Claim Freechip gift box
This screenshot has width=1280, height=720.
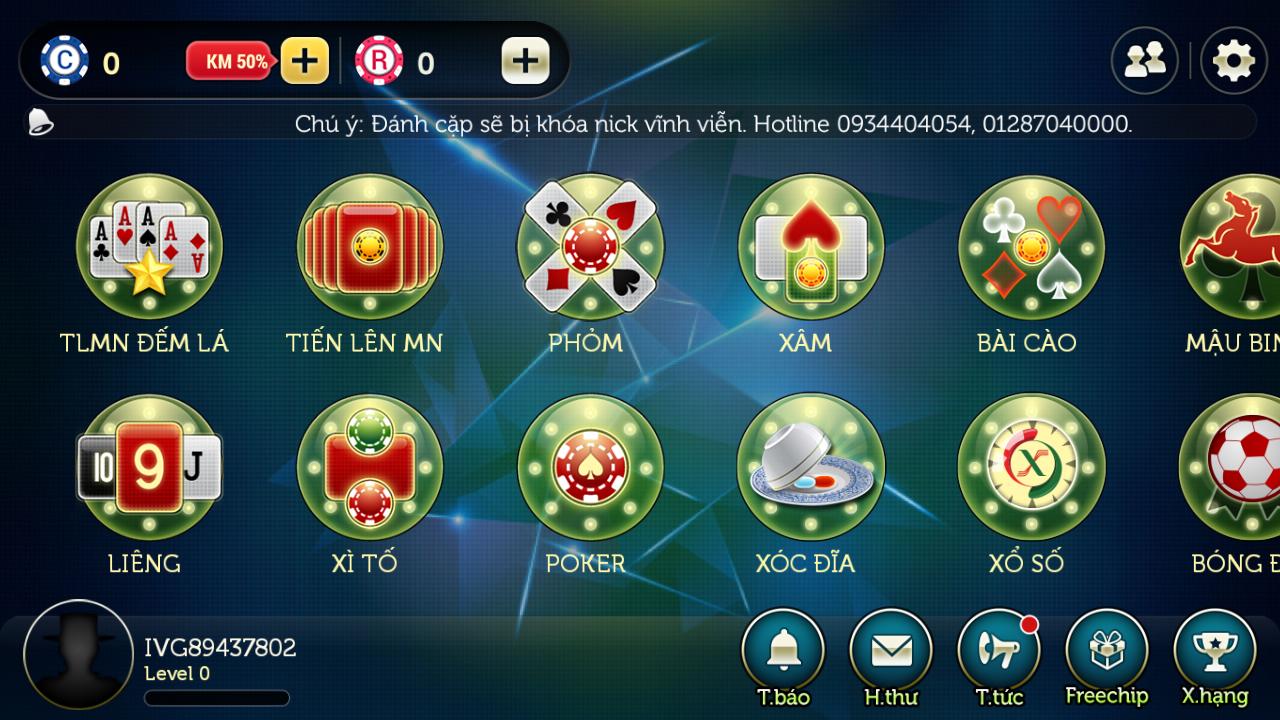[1107, 650]
